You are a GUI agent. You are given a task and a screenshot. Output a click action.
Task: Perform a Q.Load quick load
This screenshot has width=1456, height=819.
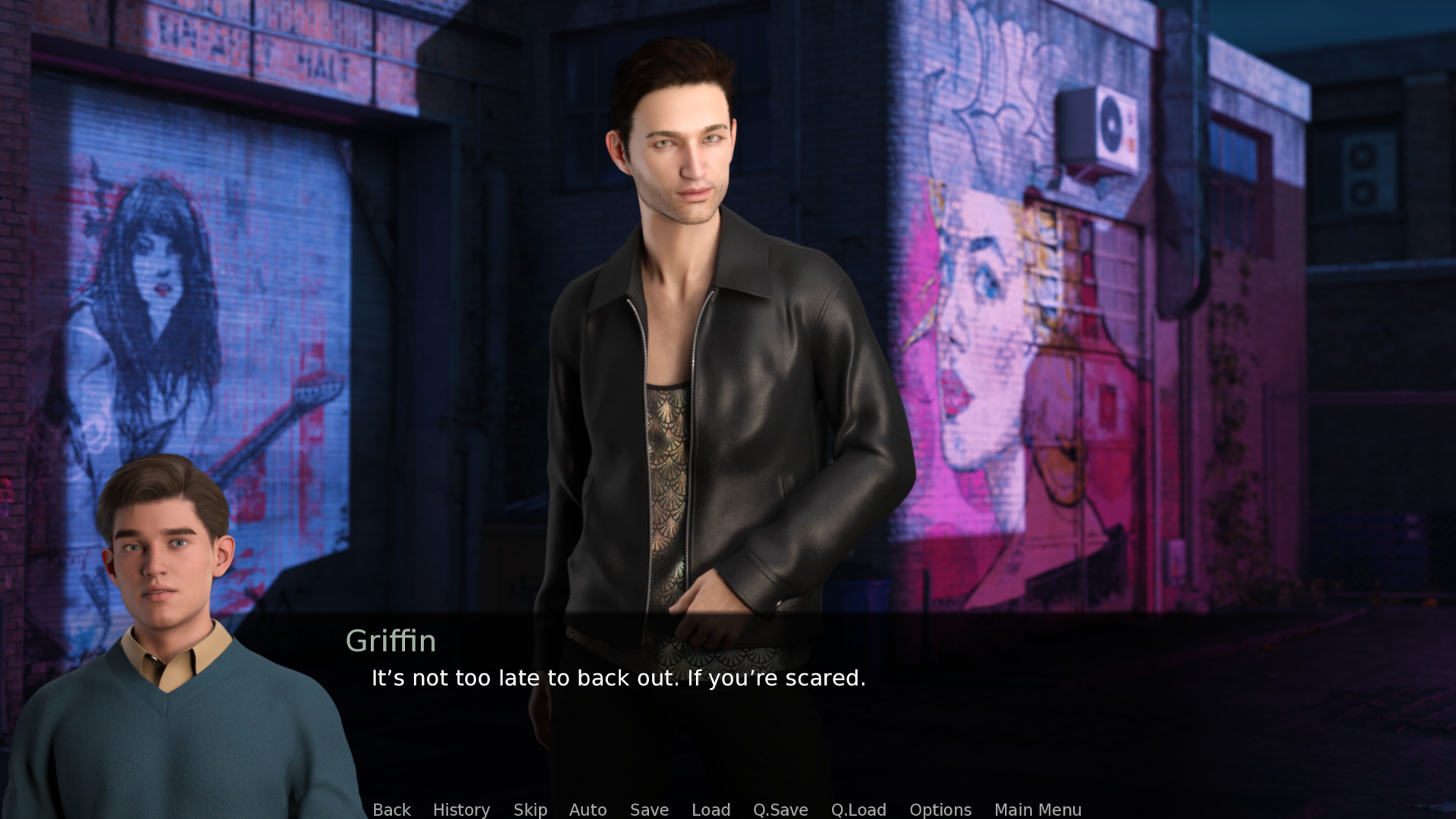859,810
